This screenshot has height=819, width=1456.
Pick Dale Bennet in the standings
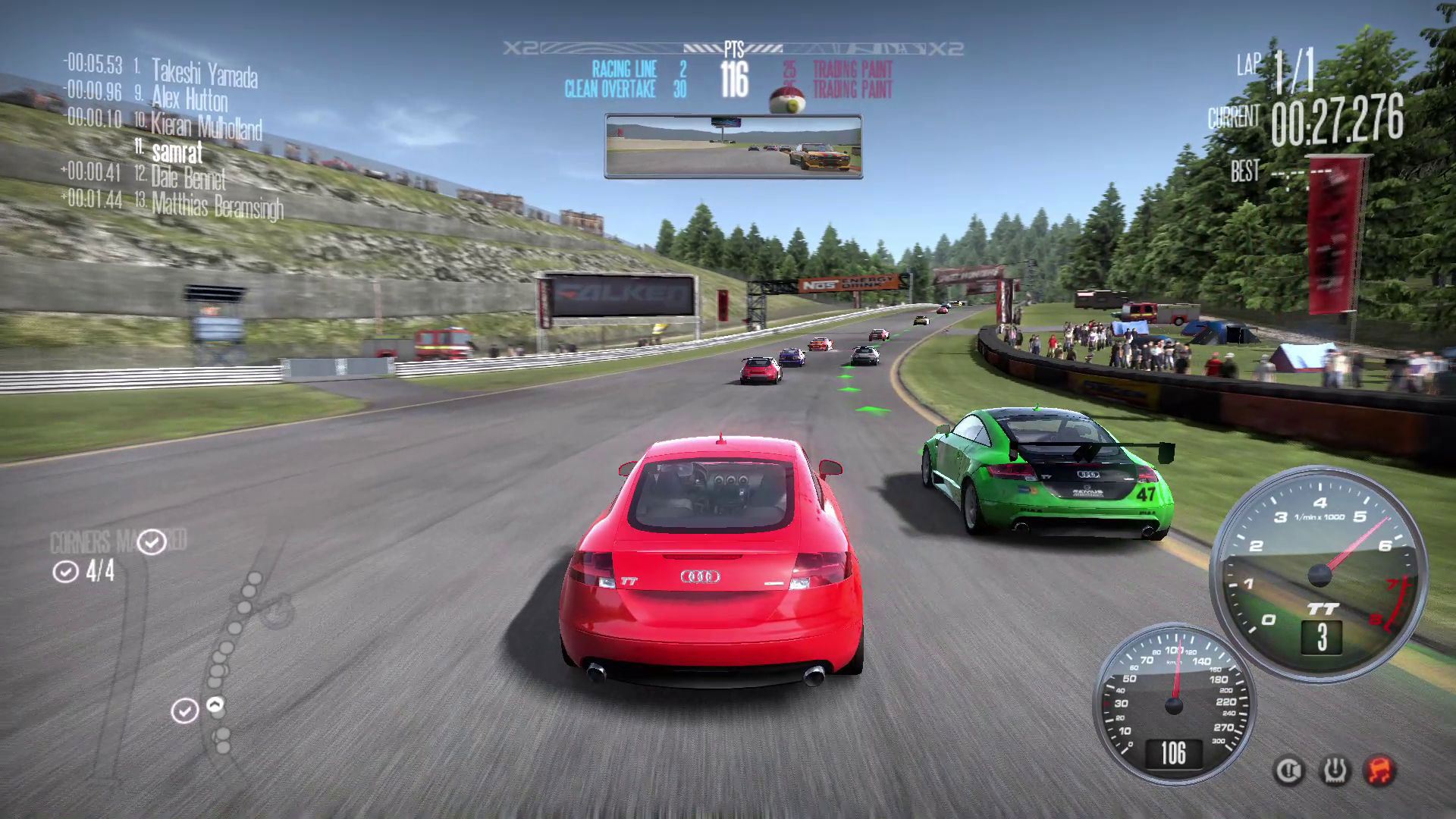point(188,179)
